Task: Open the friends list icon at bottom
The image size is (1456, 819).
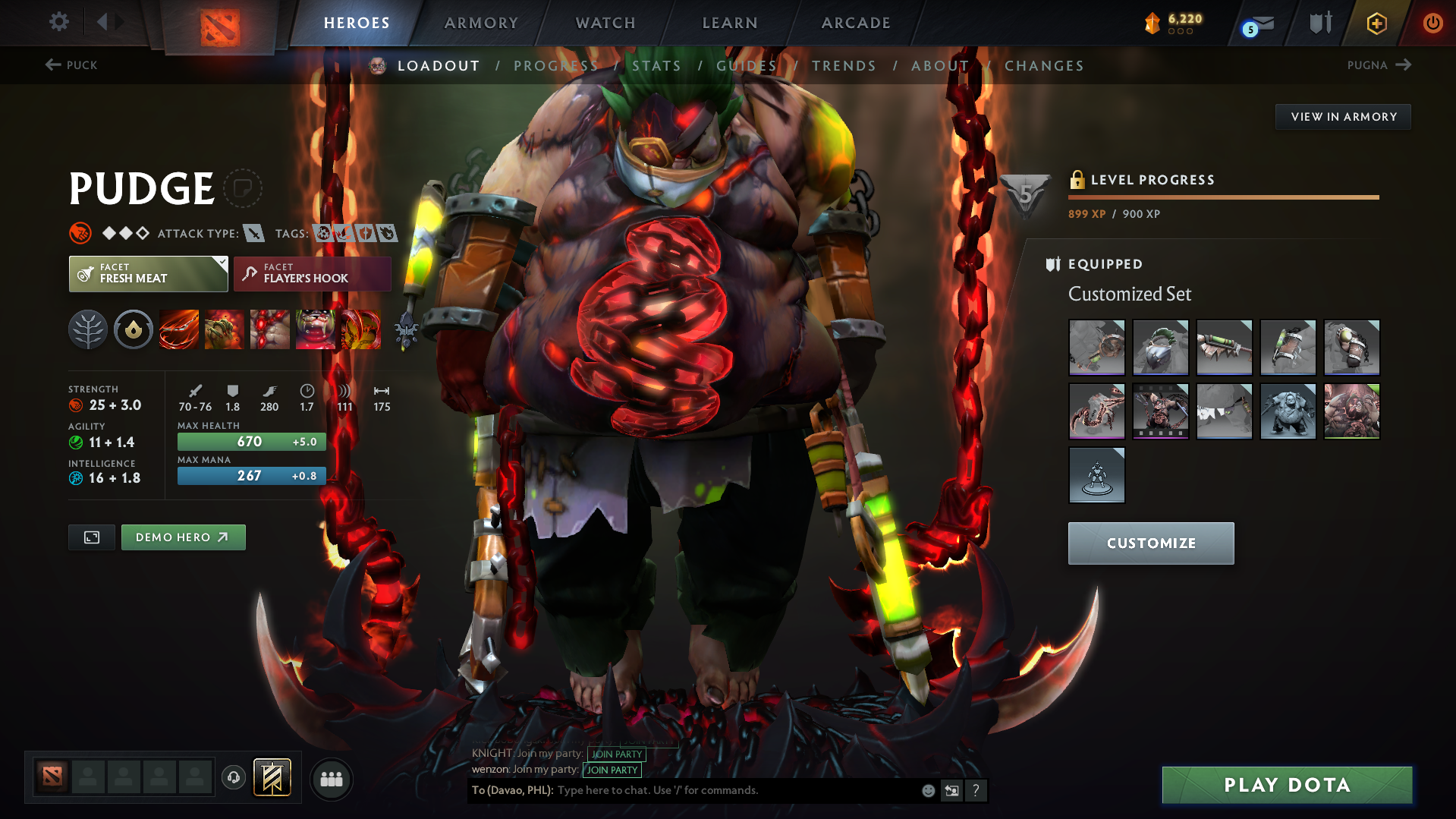Action: (x=331, y=779)
